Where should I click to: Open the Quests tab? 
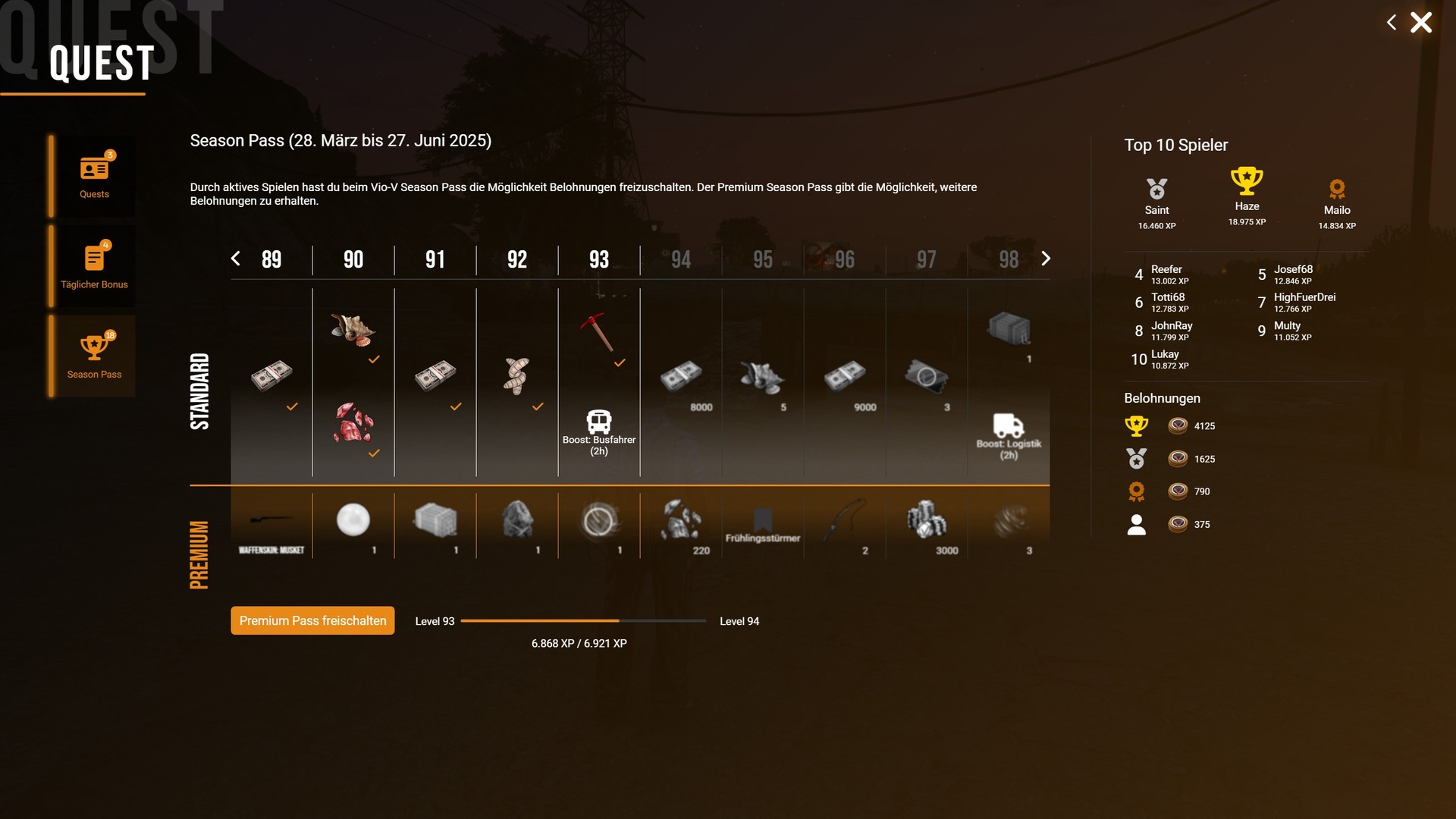click(94, 177)
